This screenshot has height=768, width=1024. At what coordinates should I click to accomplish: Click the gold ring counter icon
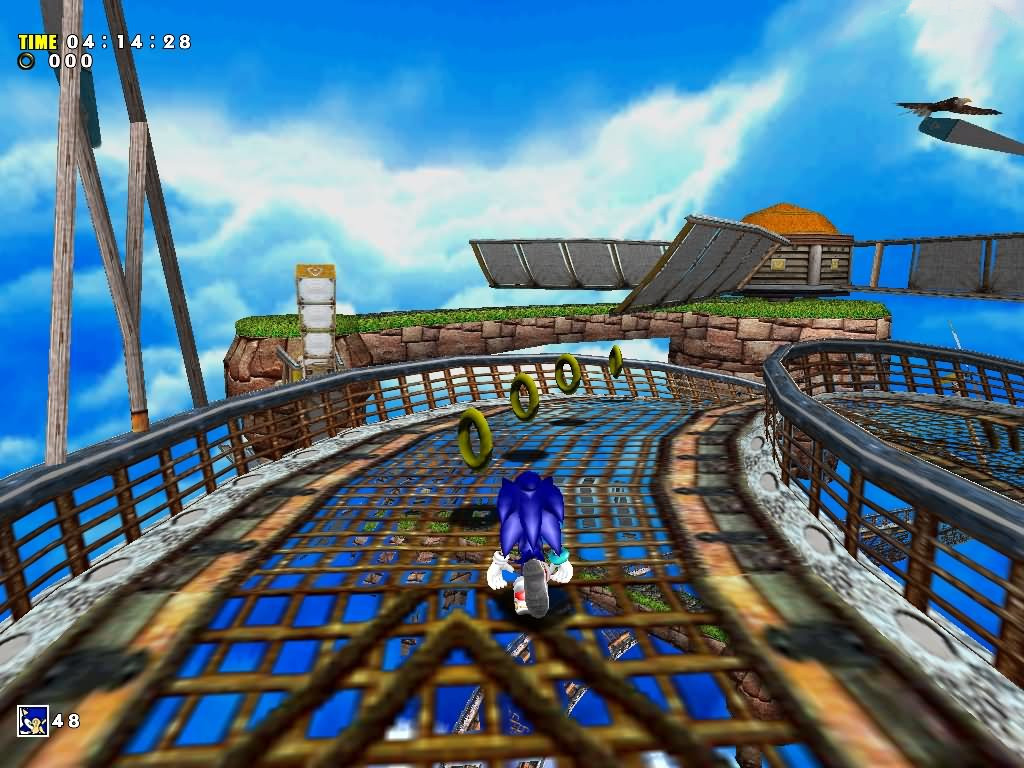(27, 61)
